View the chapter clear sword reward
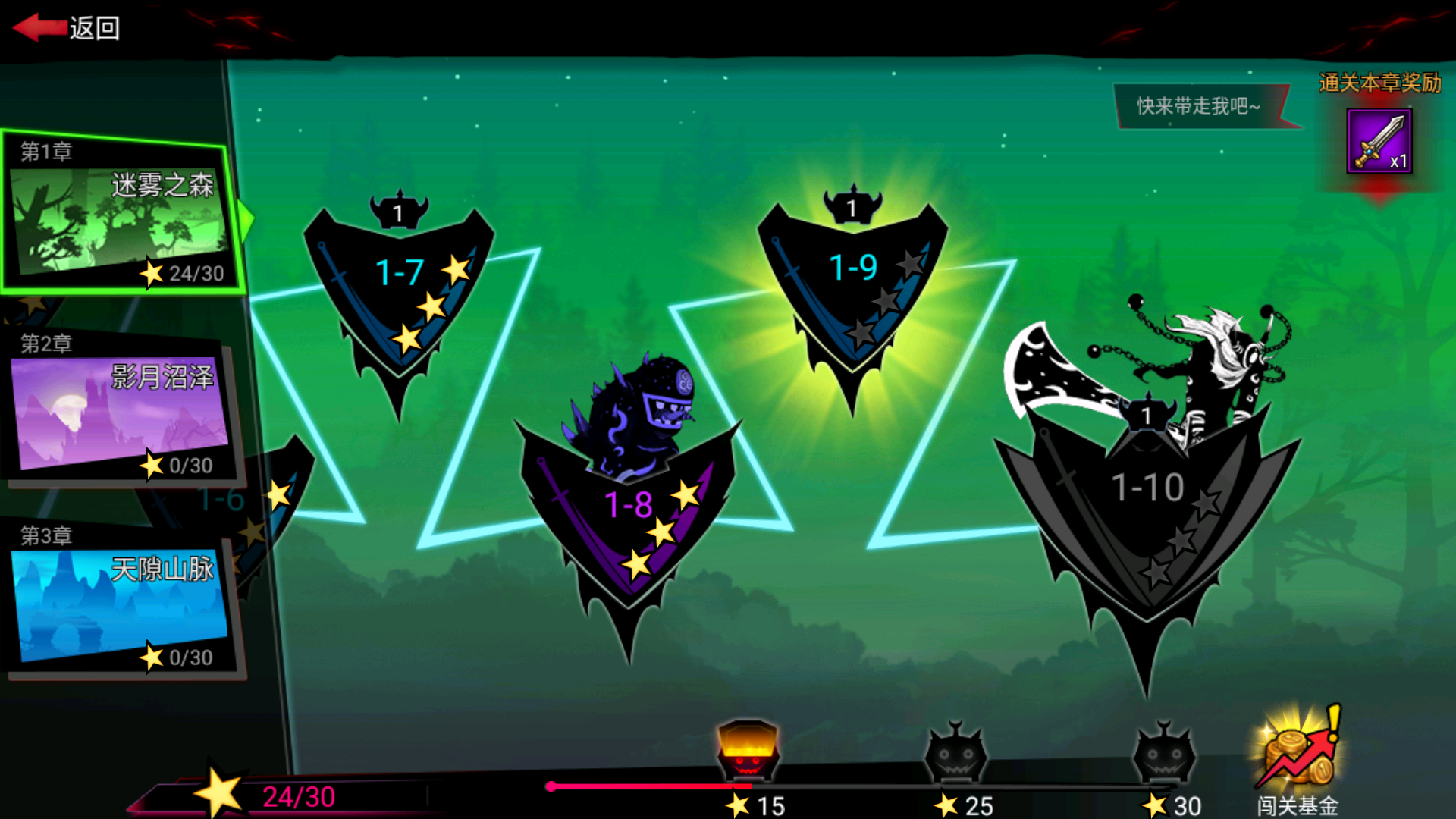Screen dimensions: 1456x819 click(1379, 141)
